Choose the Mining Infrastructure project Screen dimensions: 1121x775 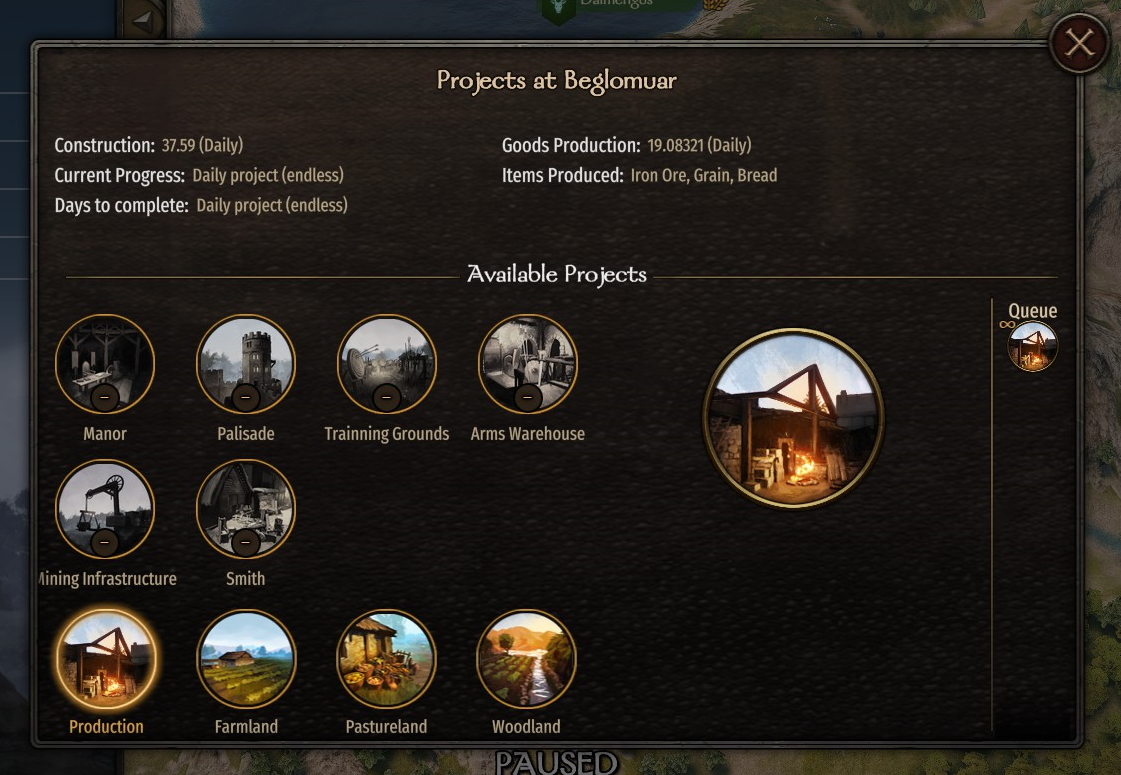[105, 509]
